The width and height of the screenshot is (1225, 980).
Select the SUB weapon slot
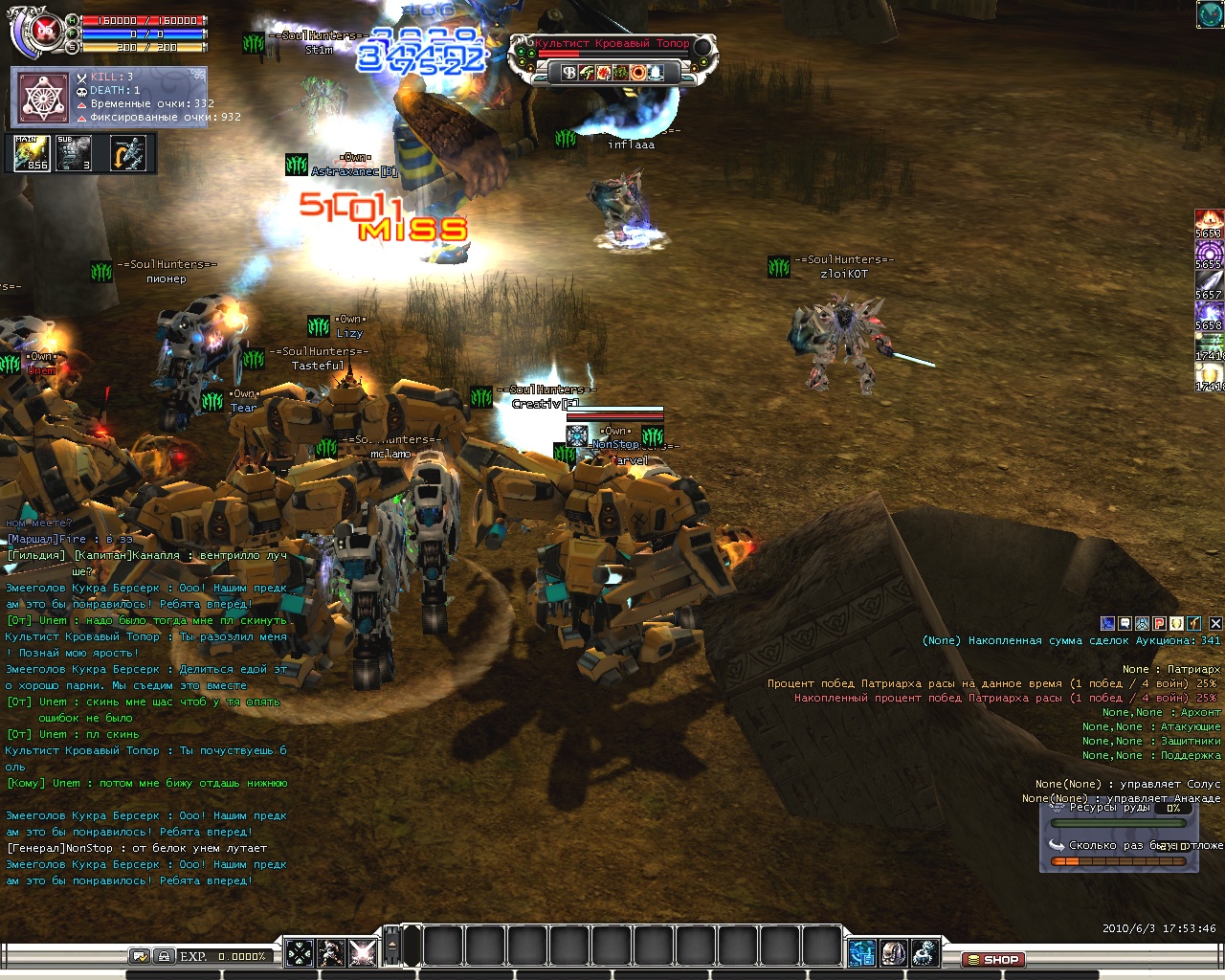pos(75,153)
